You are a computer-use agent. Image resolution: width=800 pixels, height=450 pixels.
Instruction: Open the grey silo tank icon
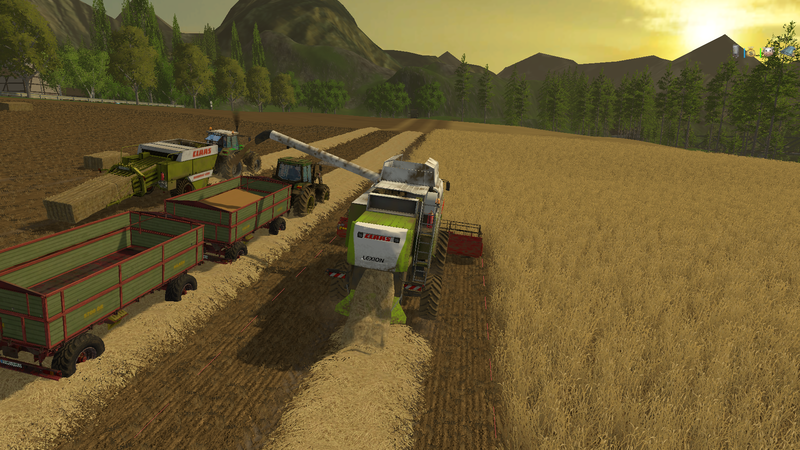click(736, 50)
